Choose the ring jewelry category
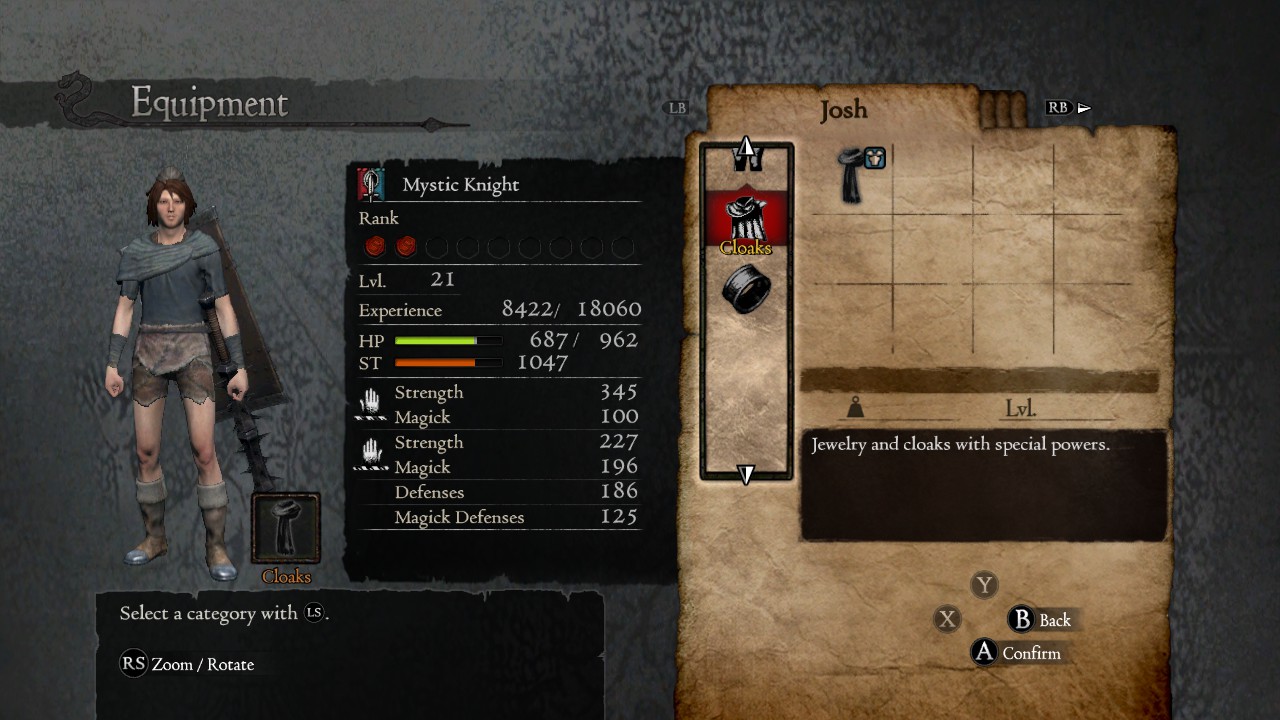The width and height of the screenshot is (1280, 720). (x=746, y=290)
